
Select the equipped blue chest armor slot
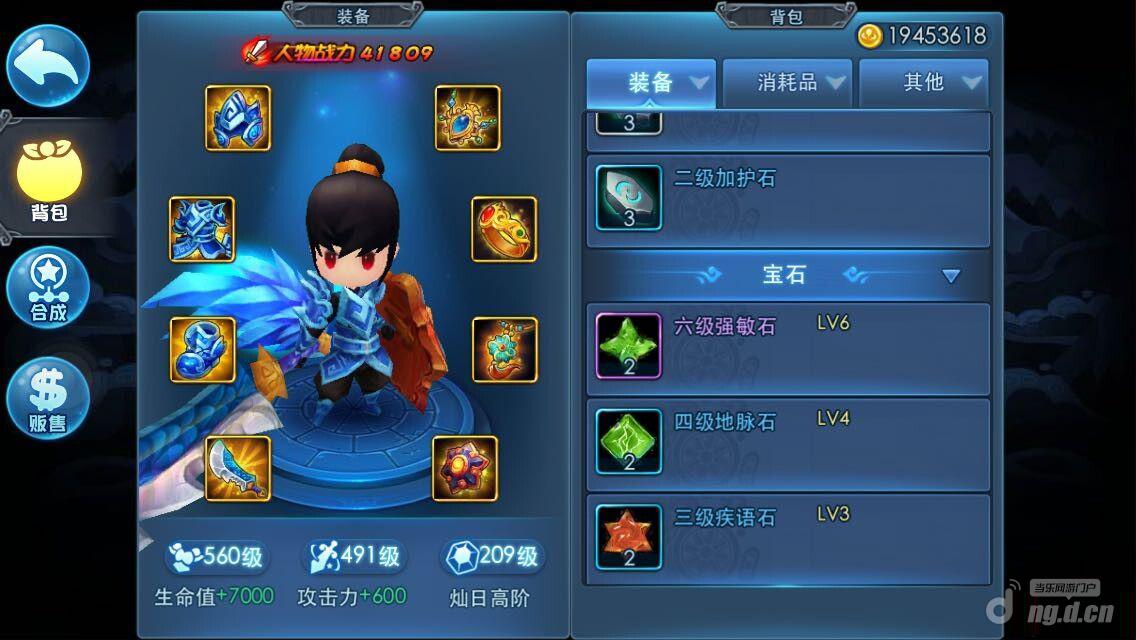coord(202,229)
